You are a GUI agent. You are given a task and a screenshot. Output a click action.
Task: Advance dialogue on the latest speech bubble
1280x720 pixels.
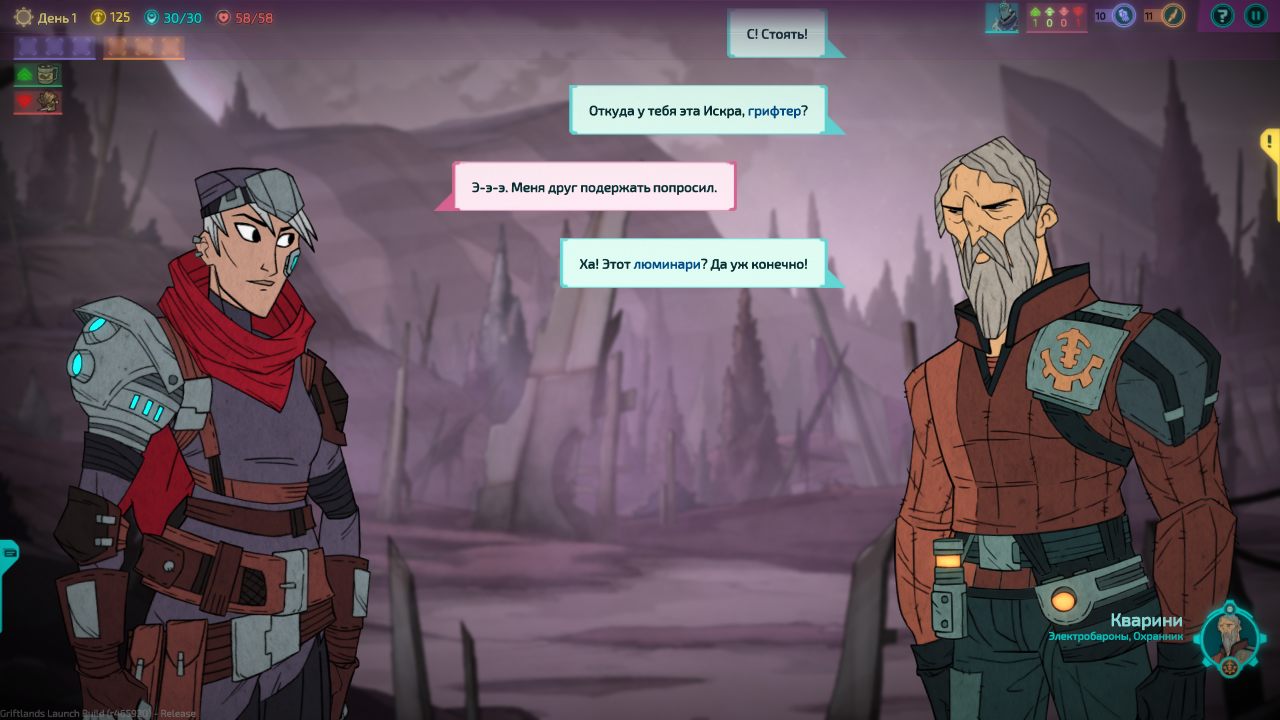pos(694,264)
